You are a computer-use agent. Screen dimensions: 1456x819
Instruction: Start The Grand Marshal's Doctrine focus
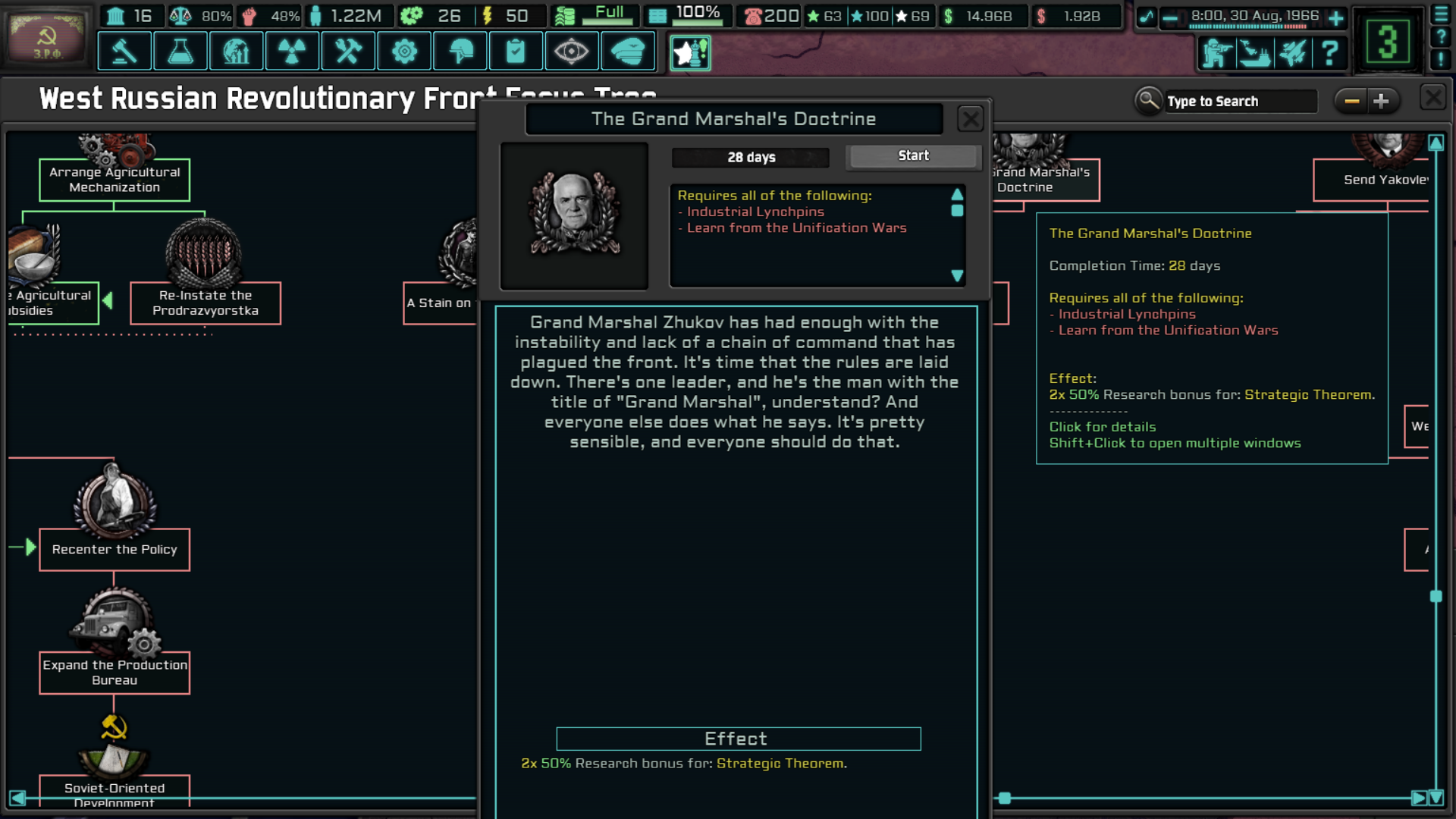click(912, 156)
